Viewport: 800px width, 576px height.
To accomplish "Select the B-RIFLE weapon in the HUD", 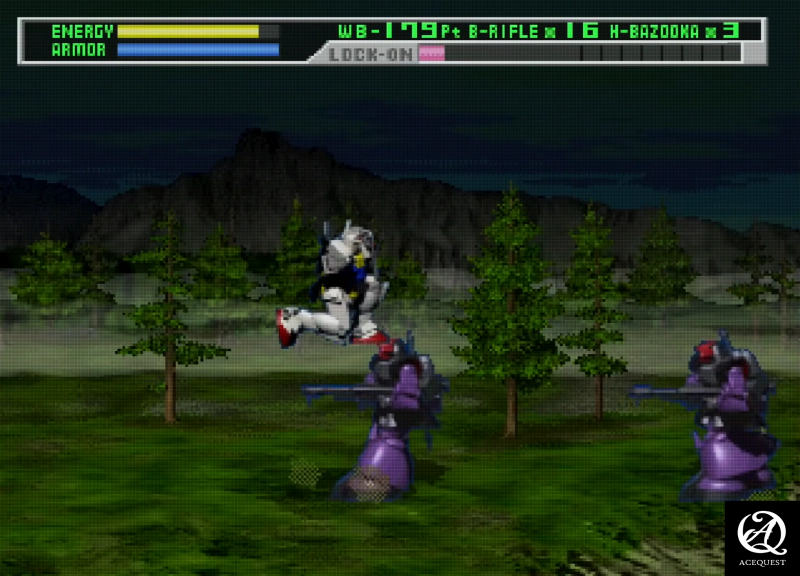I will pyautogui.click(x=504, y=31).
